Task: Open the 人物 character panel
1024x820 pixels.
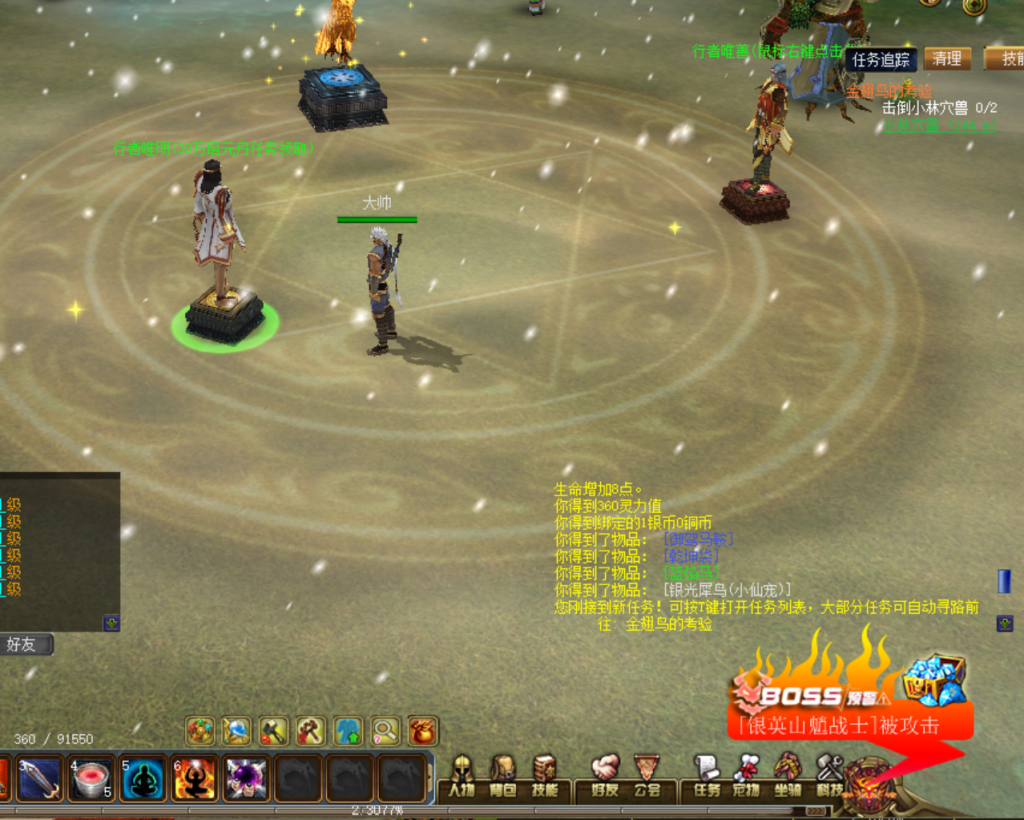Action: tap(461, 776)
